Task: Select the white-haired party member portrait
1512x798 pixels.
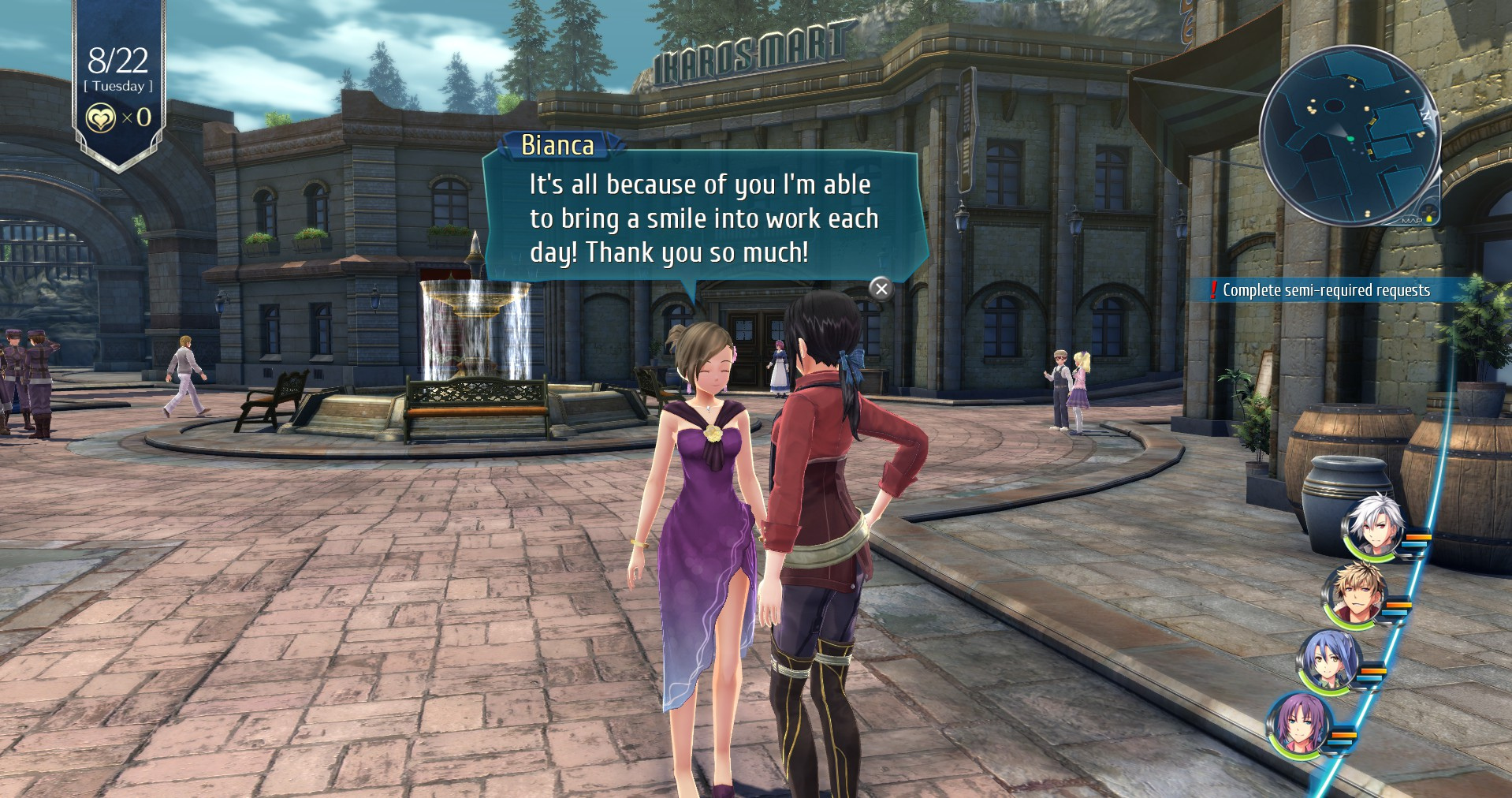Action: [1373, 527]
